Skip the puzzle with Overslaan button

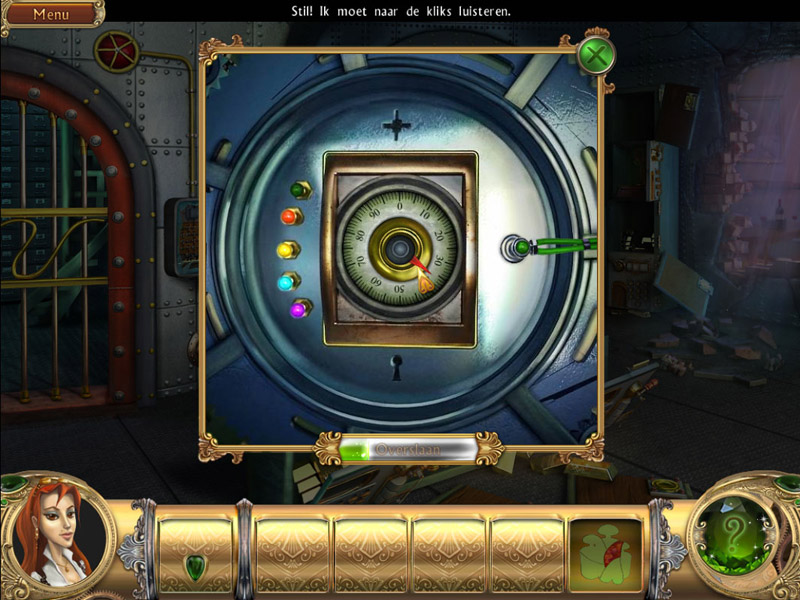(405, 450)
